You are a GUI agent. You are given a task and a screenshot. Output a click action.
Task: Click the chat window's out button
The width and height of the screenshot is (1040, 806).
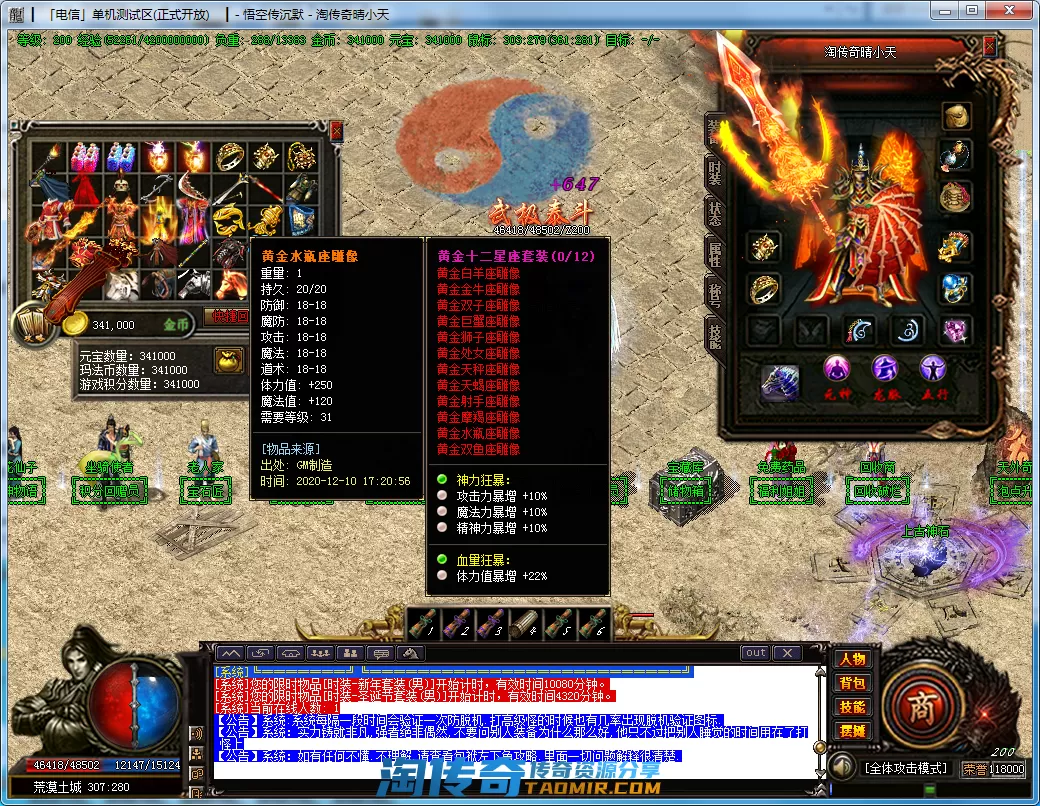(756, 653)
